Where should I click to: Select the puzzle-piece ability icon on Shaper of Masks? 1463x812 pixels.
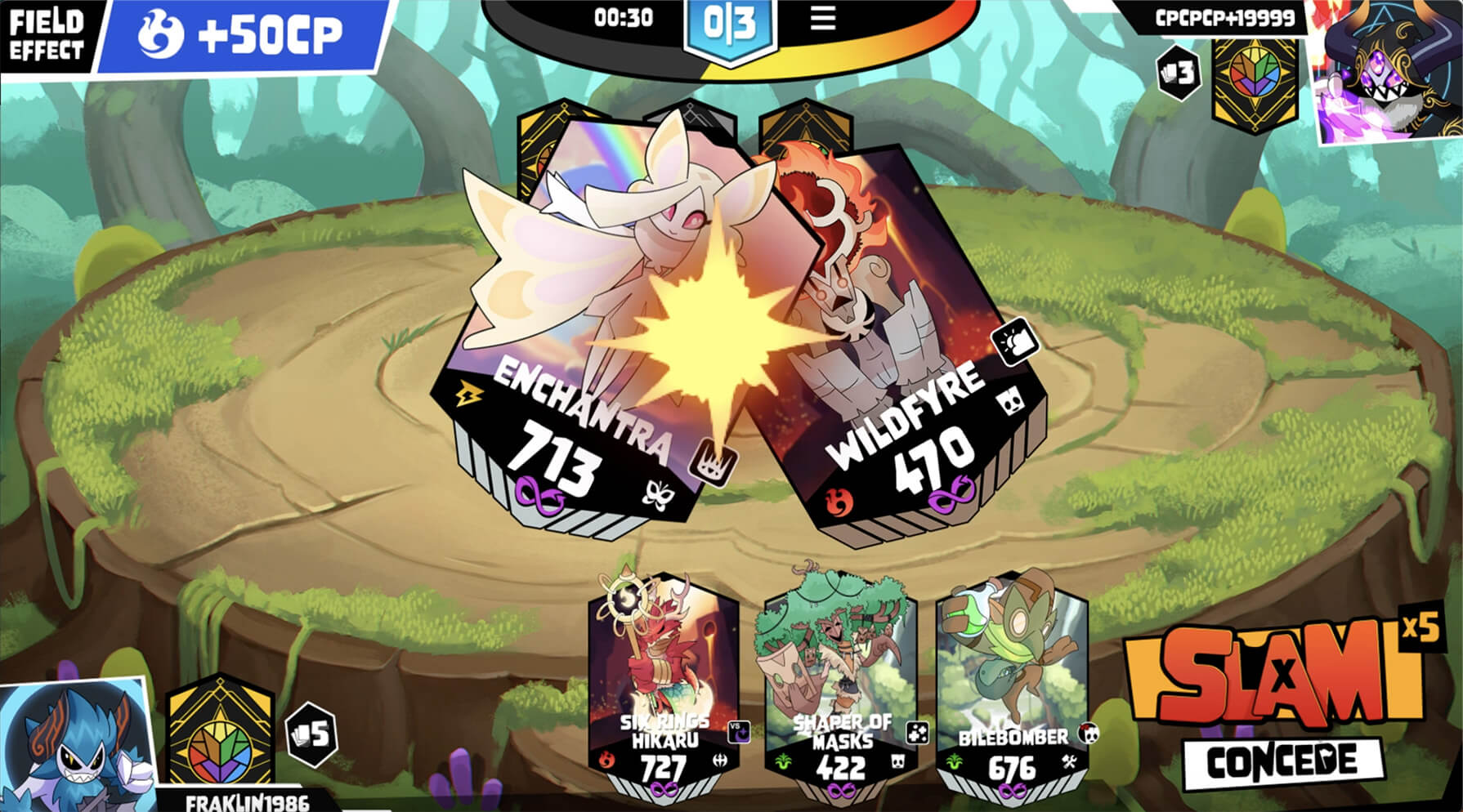(918, 732)
